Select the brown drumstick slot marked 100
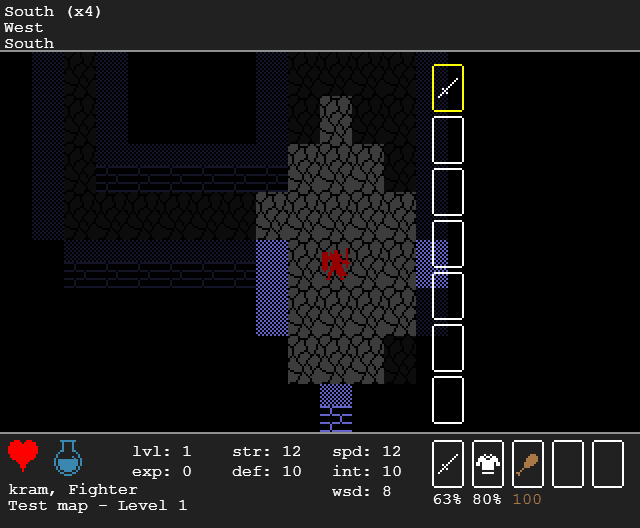 [x=527, y=464]
